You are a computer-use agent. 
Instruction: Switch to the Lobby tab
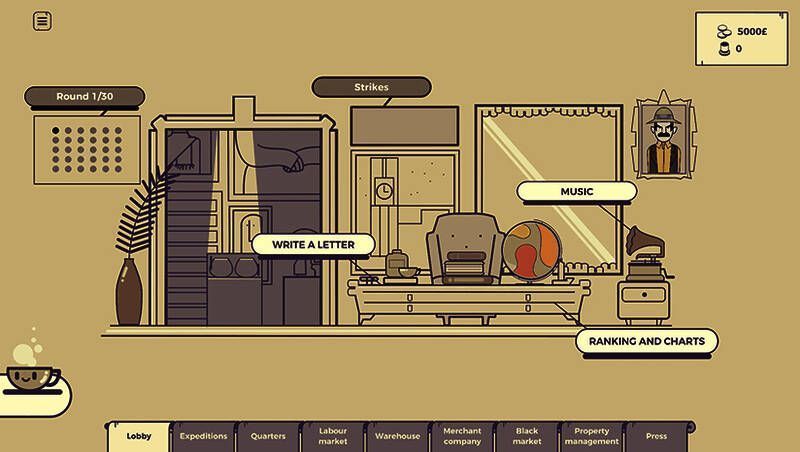tap(139, 436)
